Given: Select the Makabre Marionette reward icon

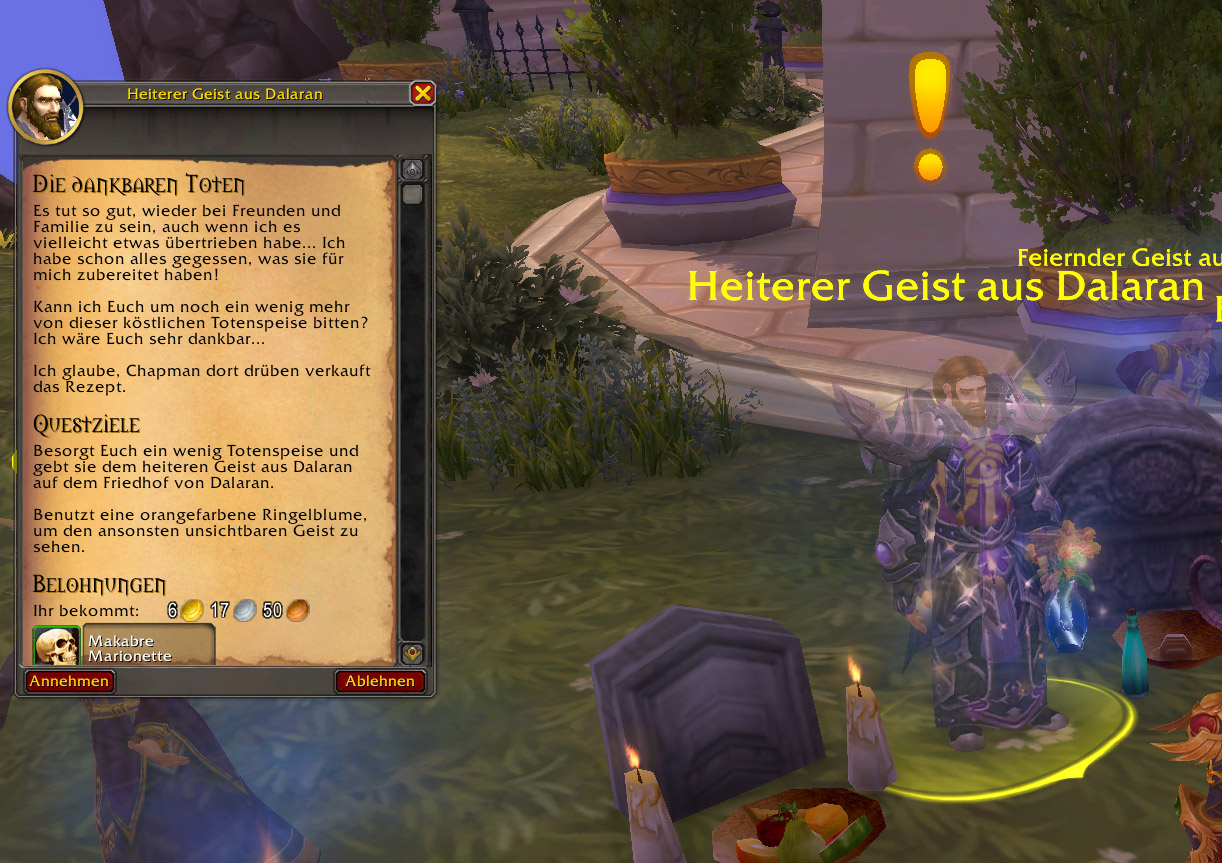Looking at the screenshot, I should pos(56,646).
